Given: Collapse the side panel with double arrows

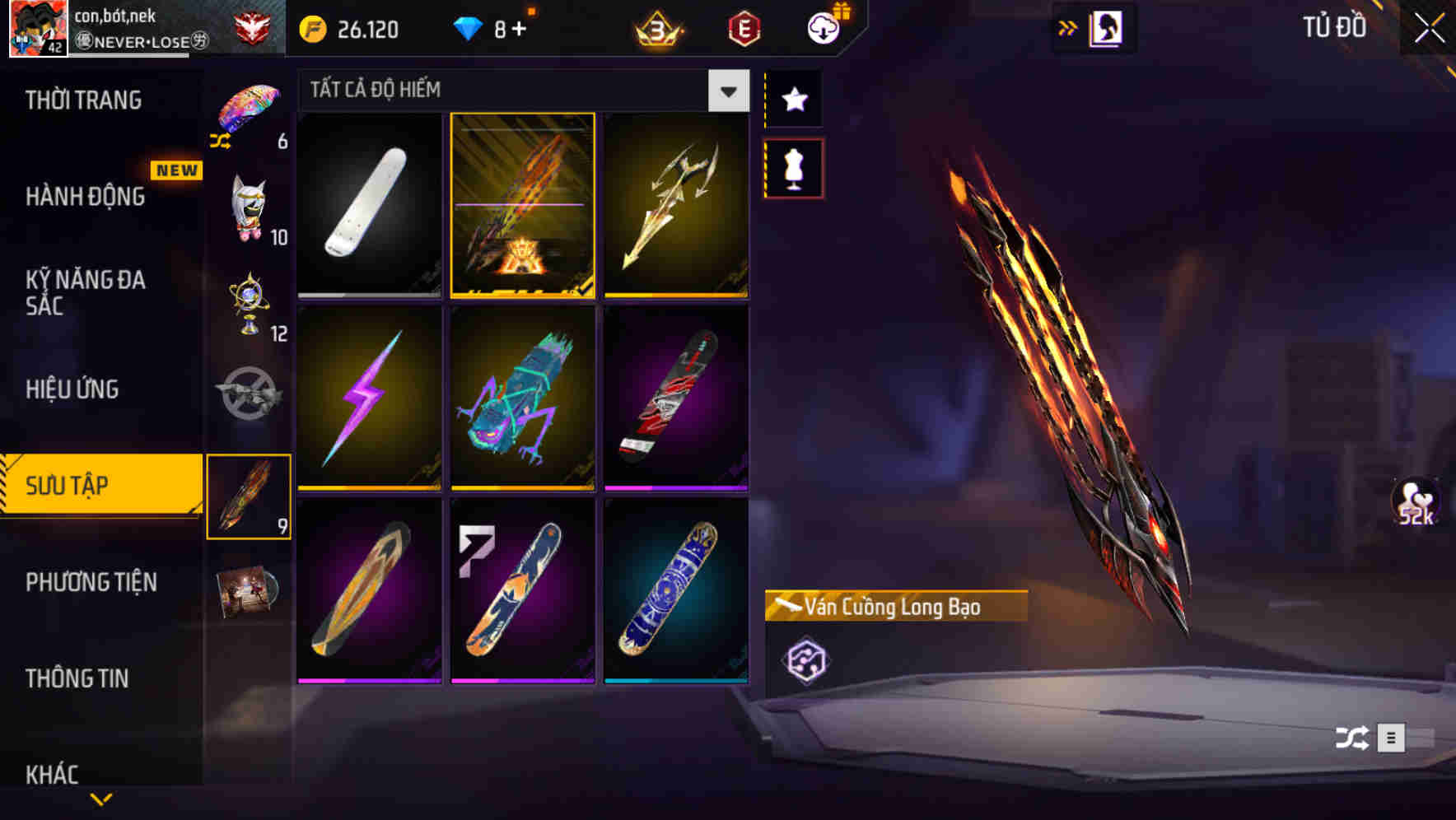Looking at the screenshot, I should [x=1068, y=26].
